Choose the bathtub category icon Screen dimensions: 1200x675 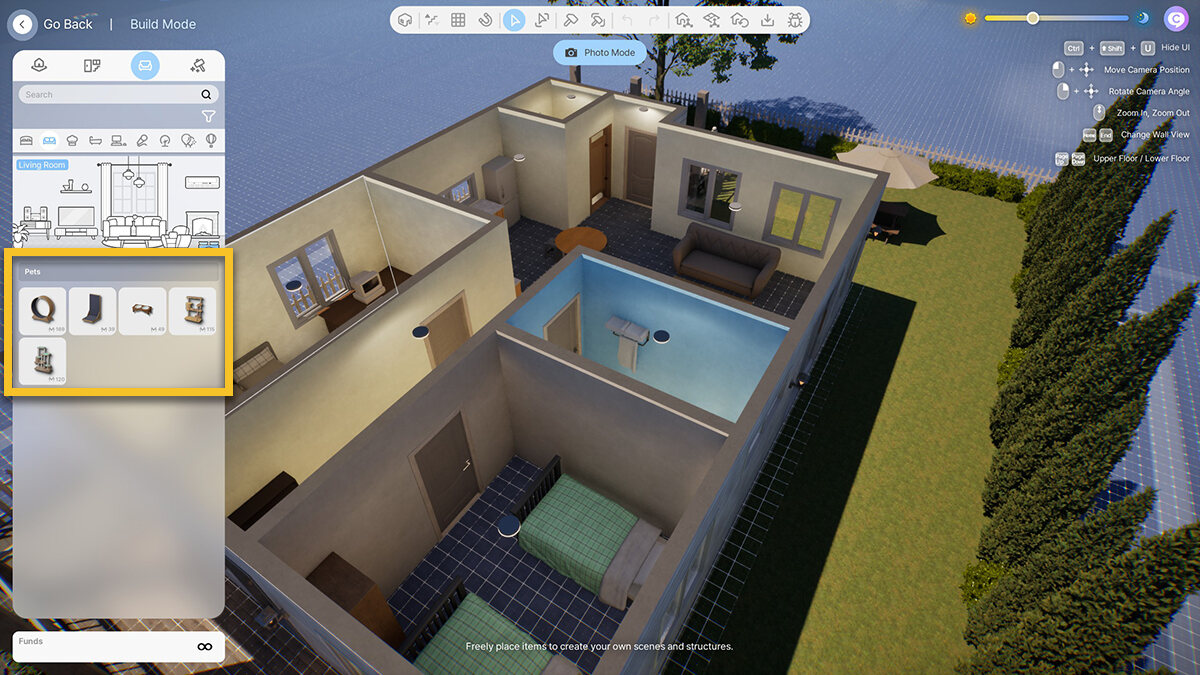95,141
